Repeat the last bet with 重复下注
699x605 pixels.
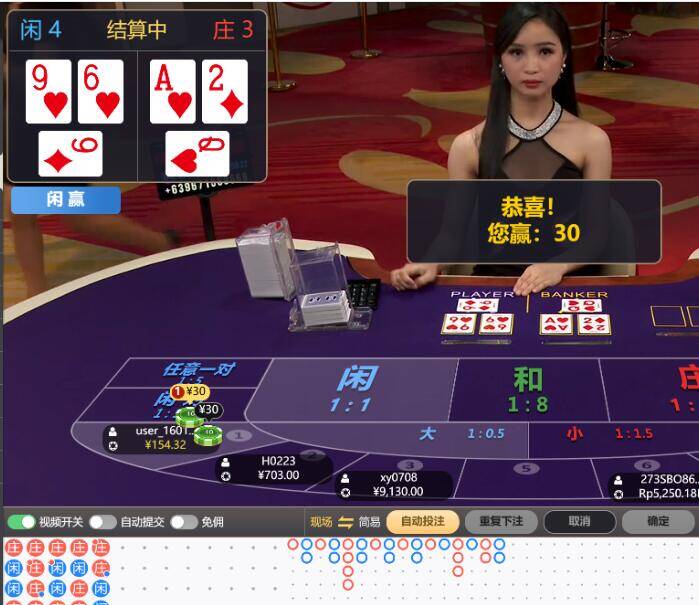pyautogui.click(x=501, y=522)
